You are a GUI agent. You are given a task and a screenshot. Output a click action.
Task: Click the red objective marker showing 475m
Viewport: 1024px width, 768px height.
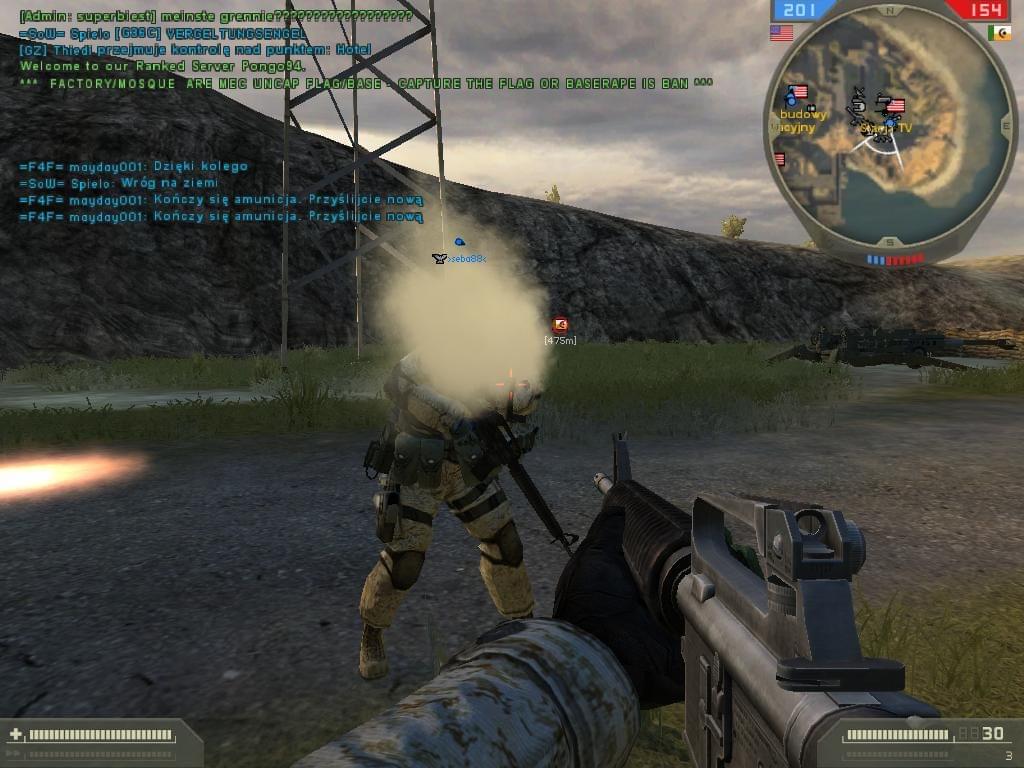tap(560, 325)
